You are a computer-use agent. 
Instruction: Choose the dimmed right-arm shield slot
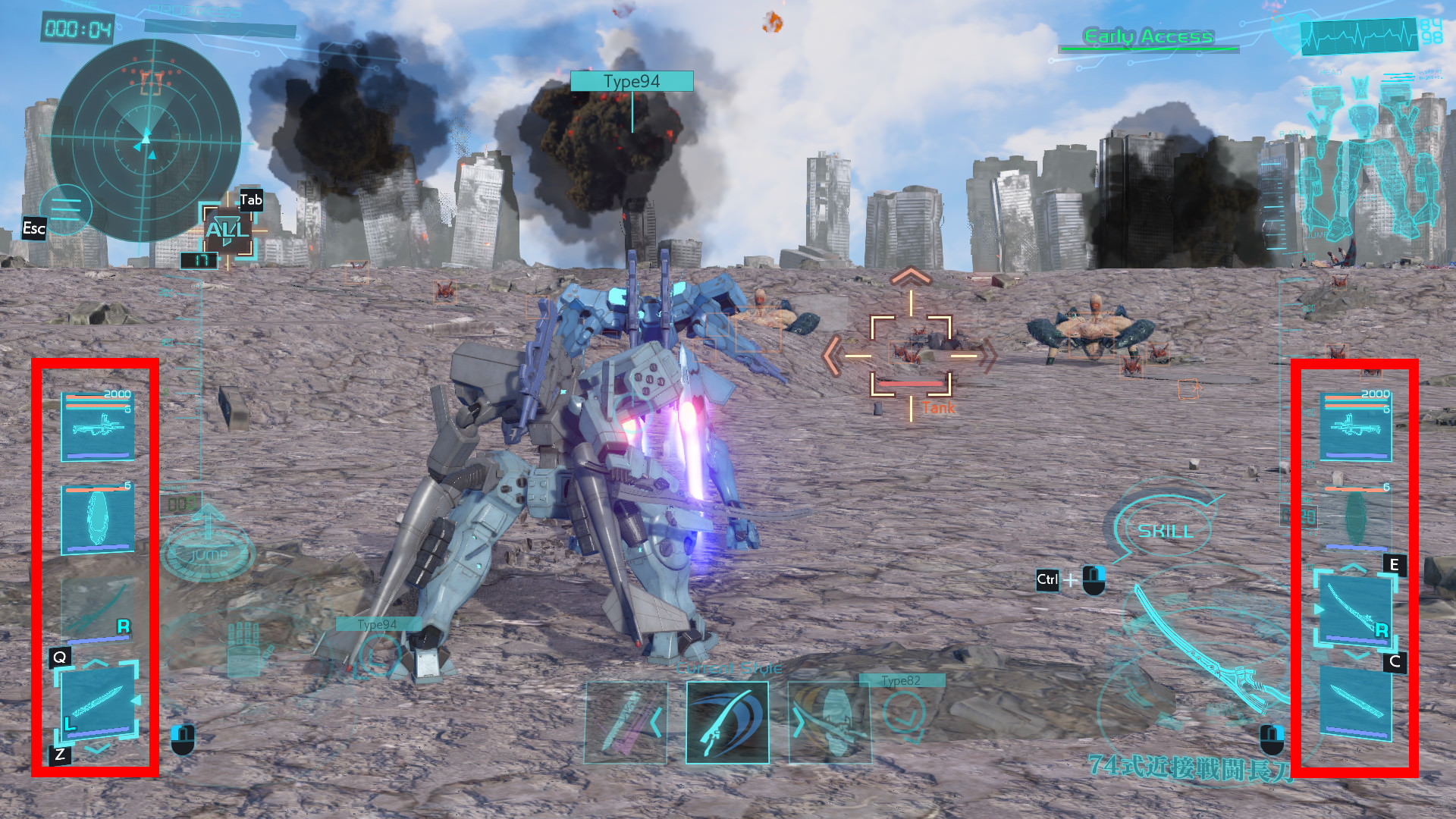coord(1356,518)
